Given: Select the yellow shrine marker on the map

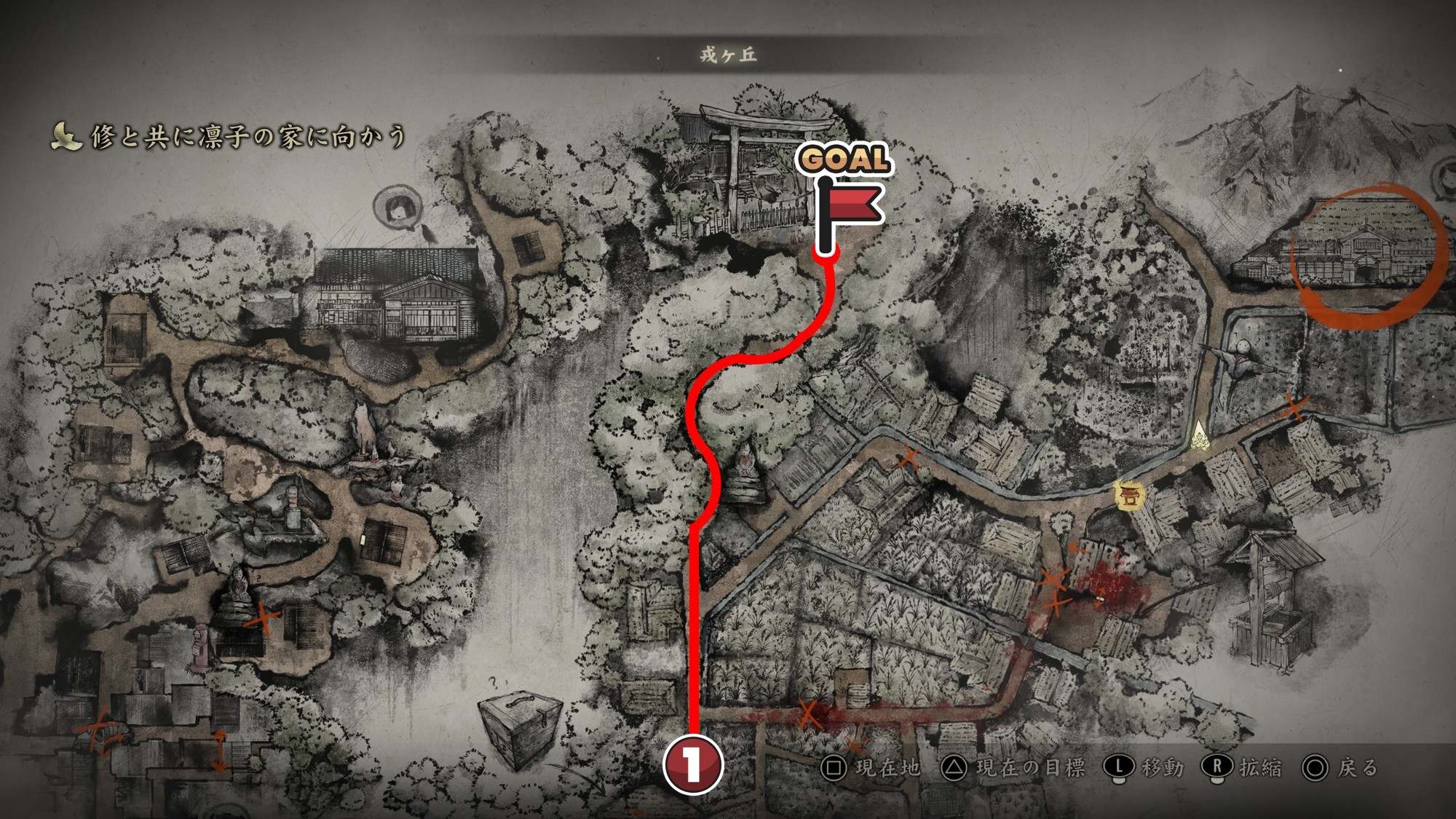Looking at the screenshot, I should 1130,496.
